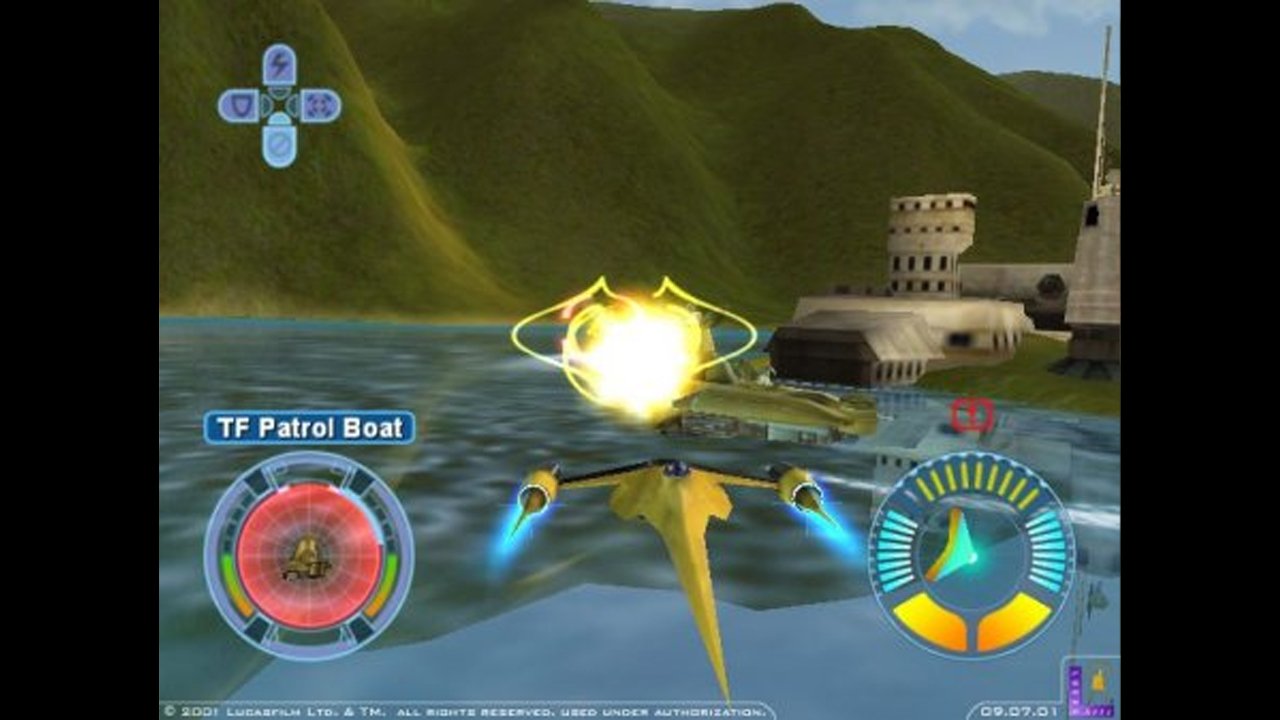Screen dimensions: 1280x720
Task: Select the red target lock bracket
Action: tap(972, 415)
